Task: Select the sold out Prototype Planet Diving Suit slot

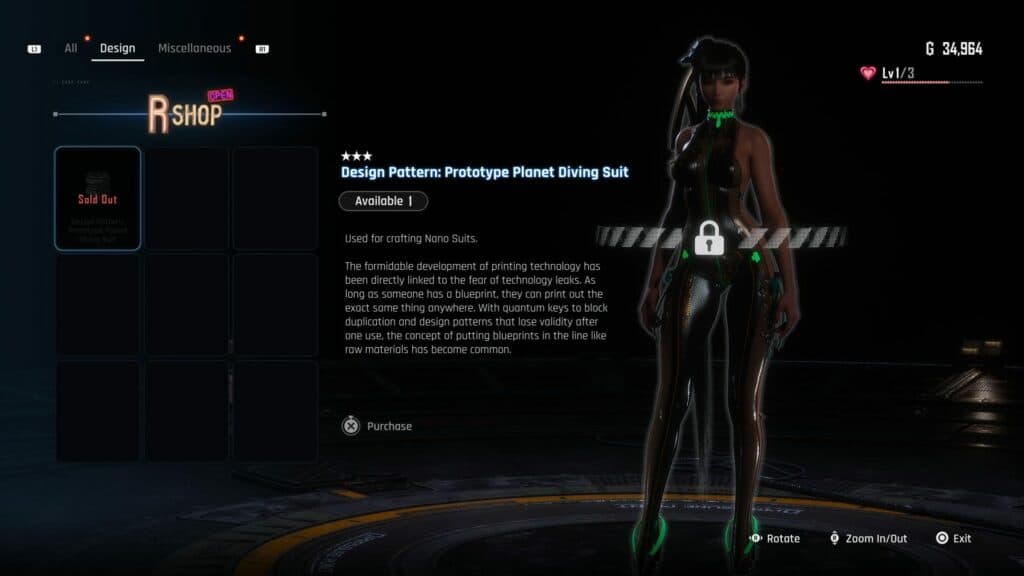Action: (x=98, y=198)
